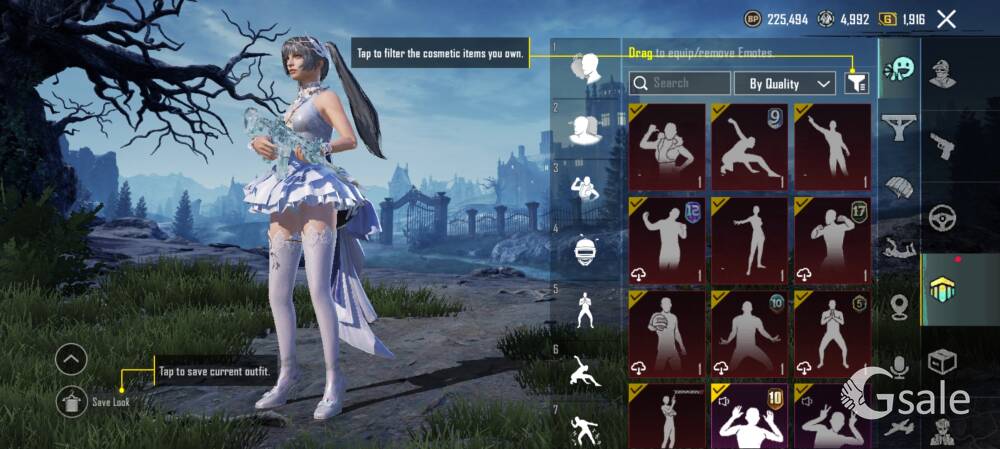
Task: Select the character outfit tab
Action: click(942, 75)
